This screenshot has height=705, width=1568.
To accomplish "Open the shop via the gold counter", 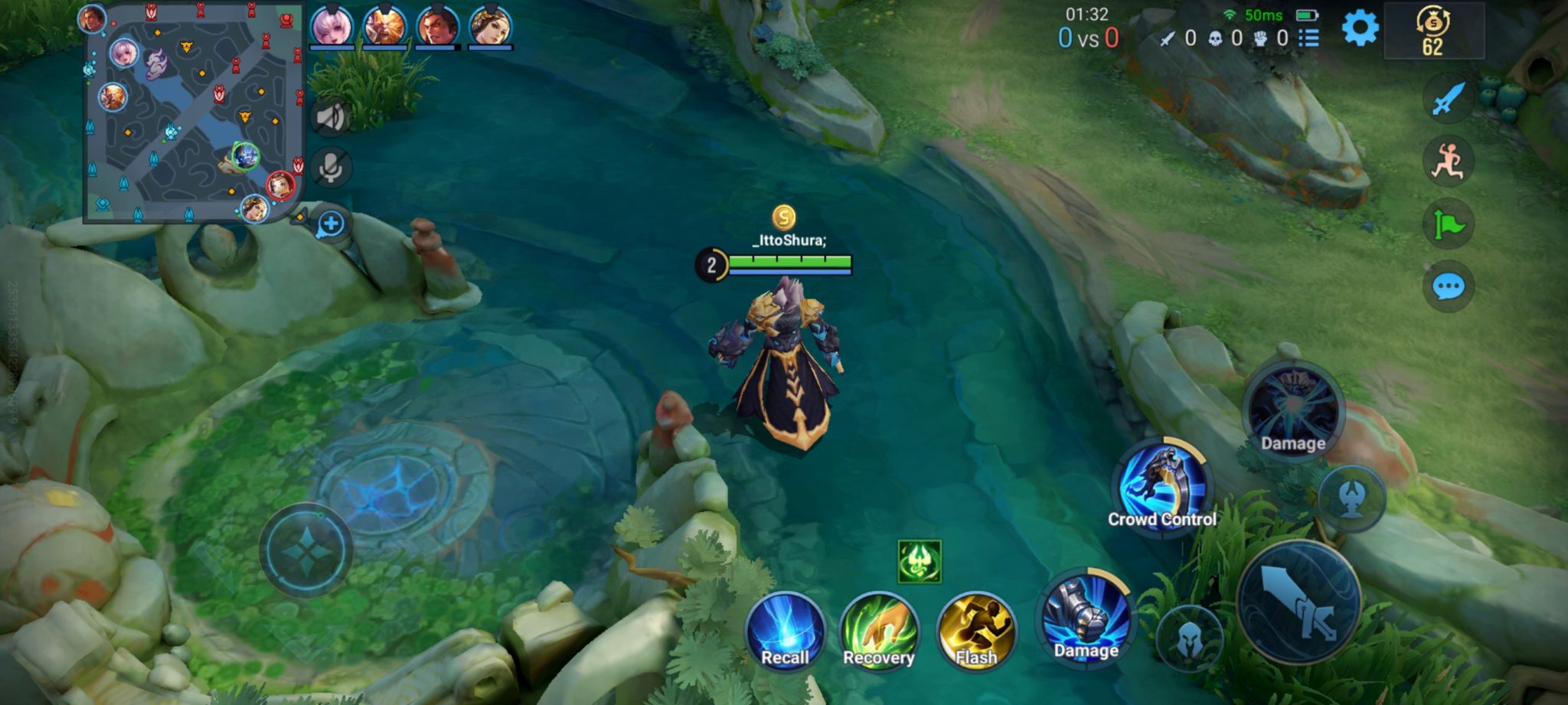I will pos(1433,32).
